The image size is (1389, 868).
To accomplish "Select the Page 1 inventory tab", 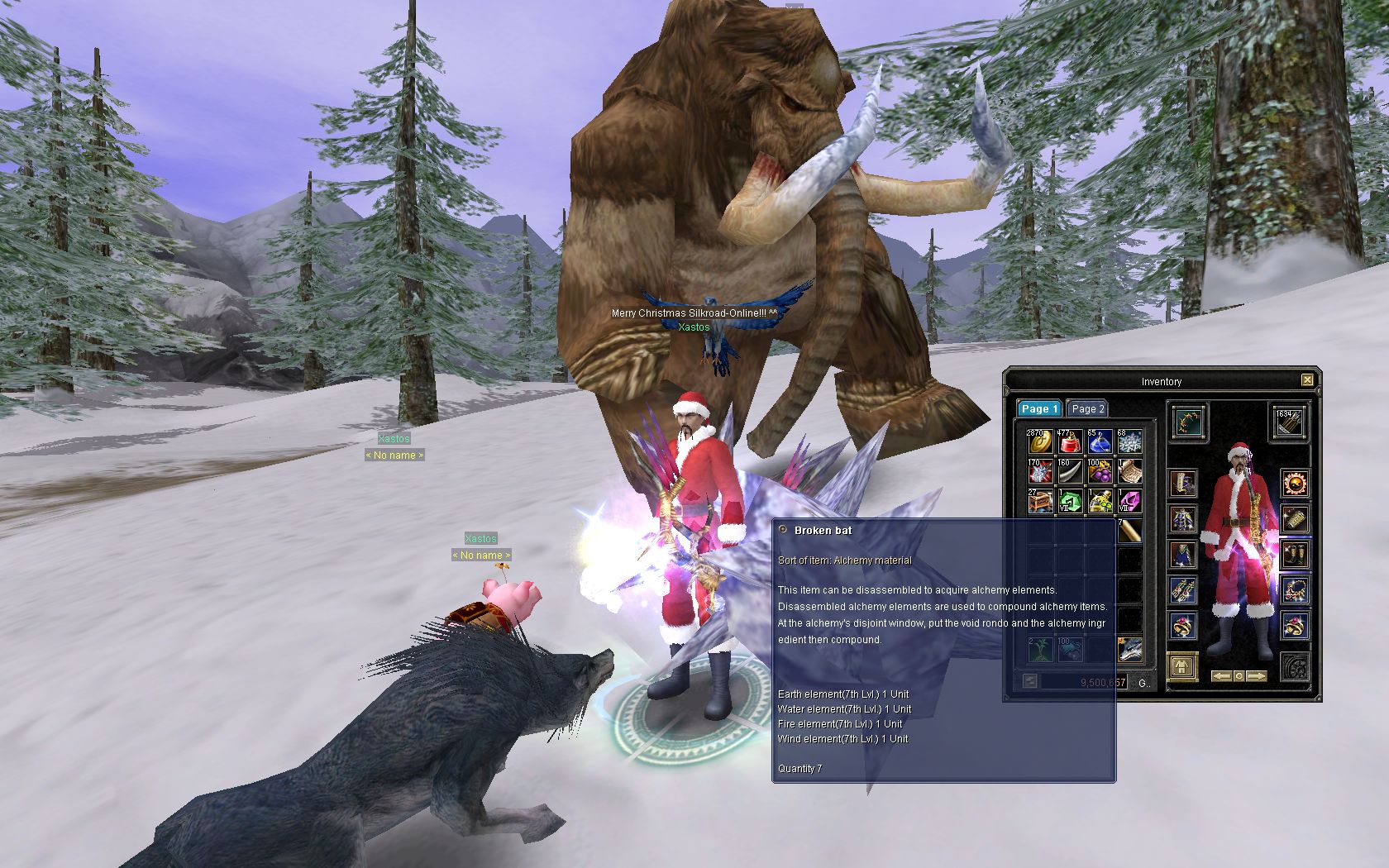I will point(1038,408).
